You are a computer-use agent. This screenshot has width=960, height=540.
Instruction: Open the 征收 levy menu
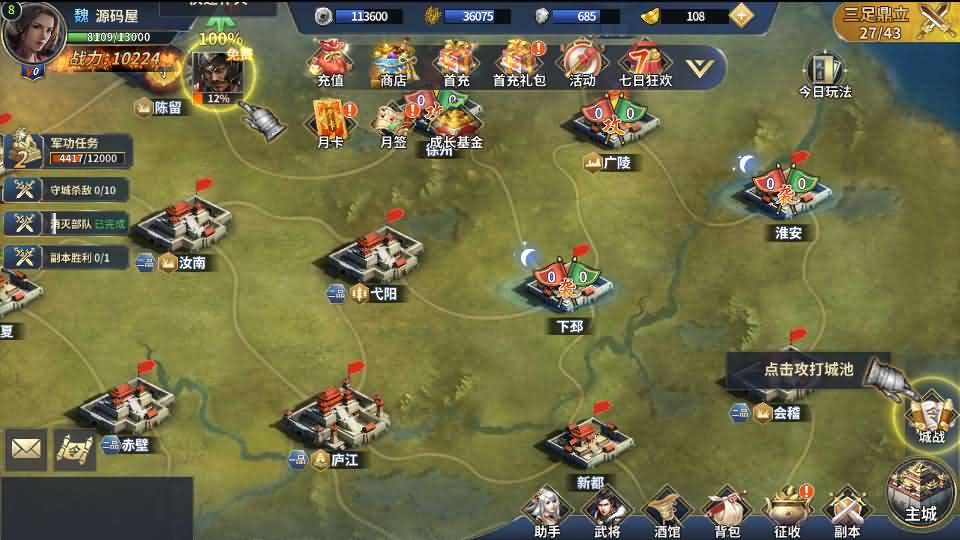point(788,512)
